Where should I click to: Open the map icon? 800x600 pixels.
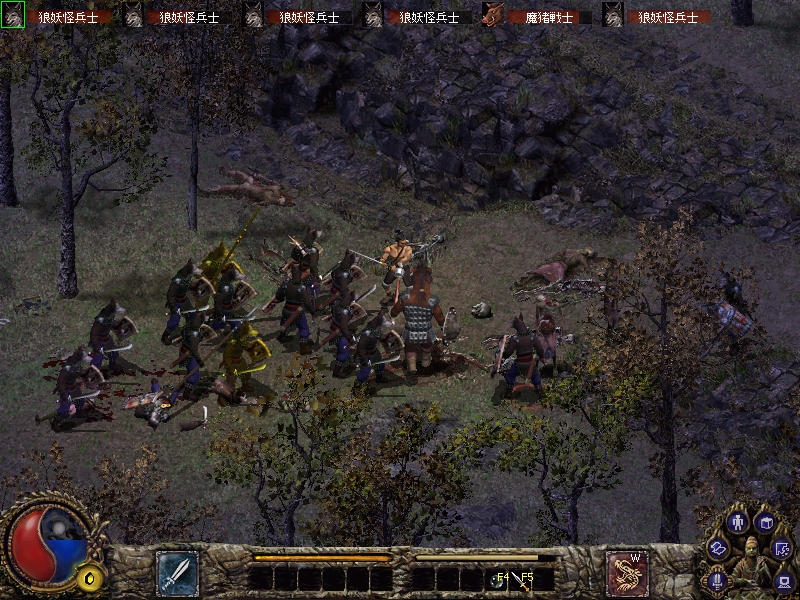(782, 548)
